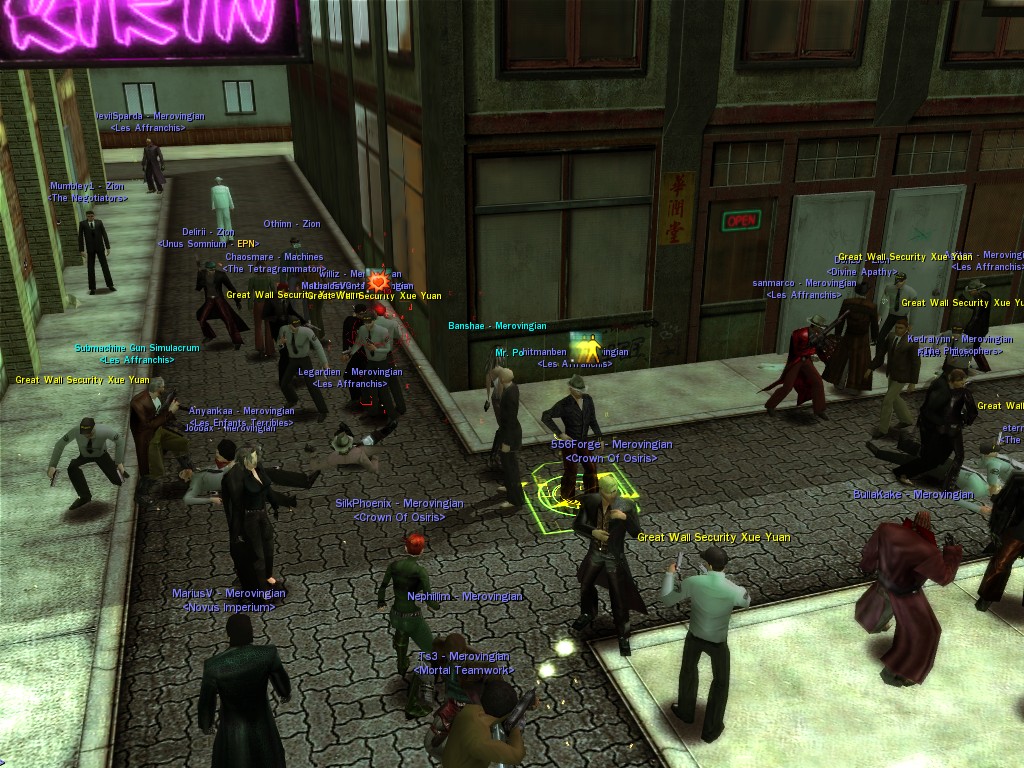This screenshot has height=768, width=1024.
Task: Click the SilkPhoenix player nameplate
Action: click(399, 504)
